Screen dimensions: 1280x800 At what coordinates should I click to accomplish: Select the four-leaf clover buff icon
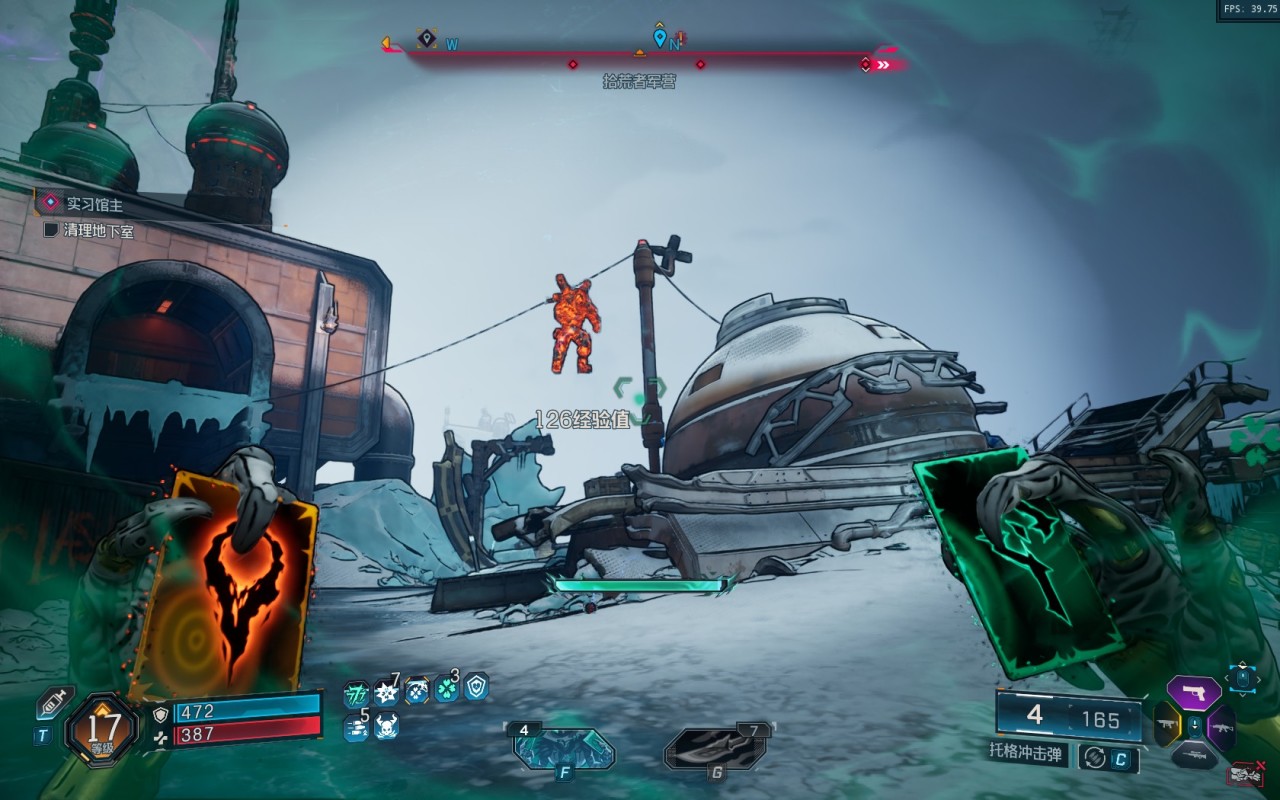446,689
